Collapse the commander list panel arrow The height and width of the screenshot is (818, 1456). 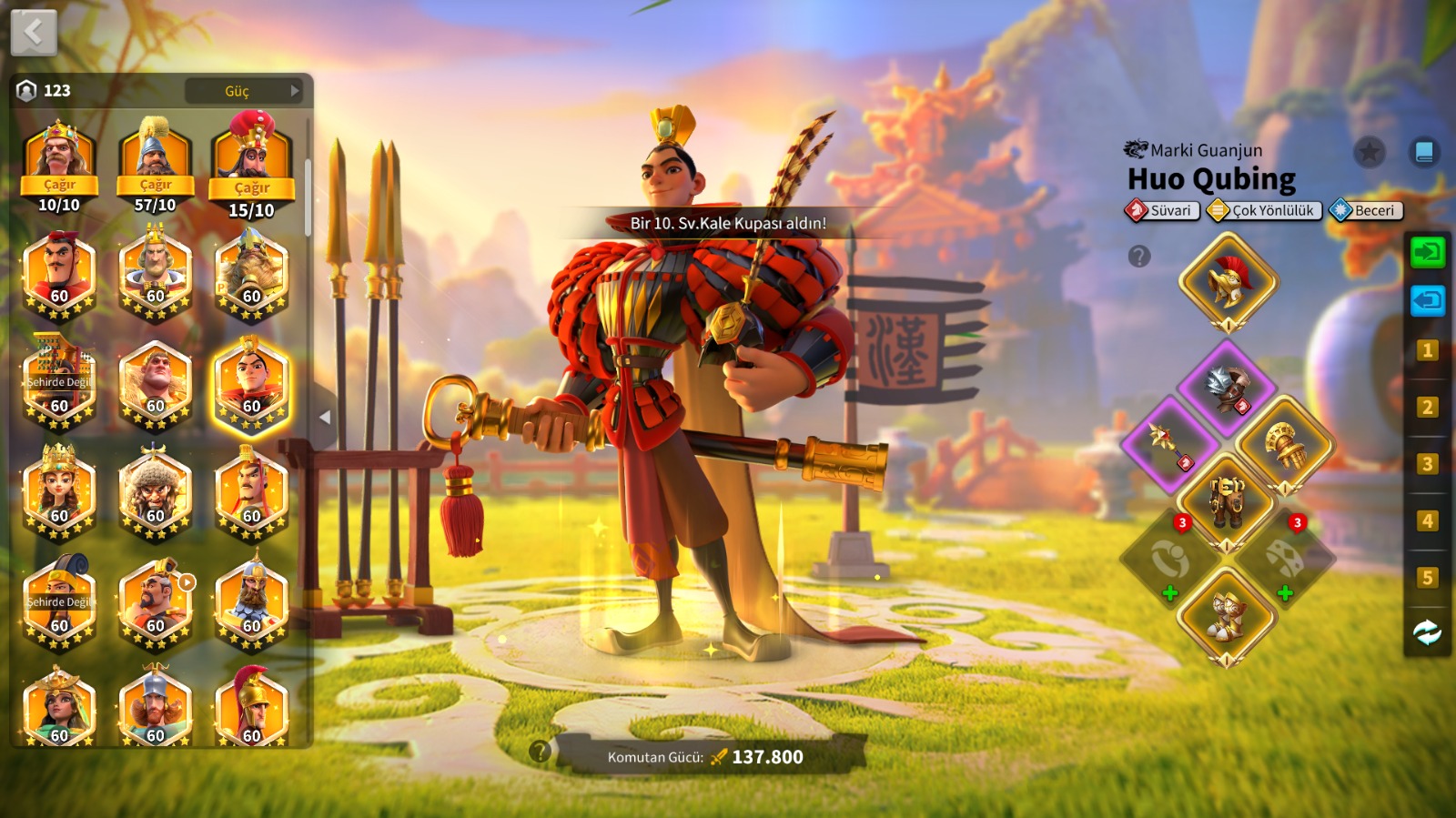coord(325,418)
